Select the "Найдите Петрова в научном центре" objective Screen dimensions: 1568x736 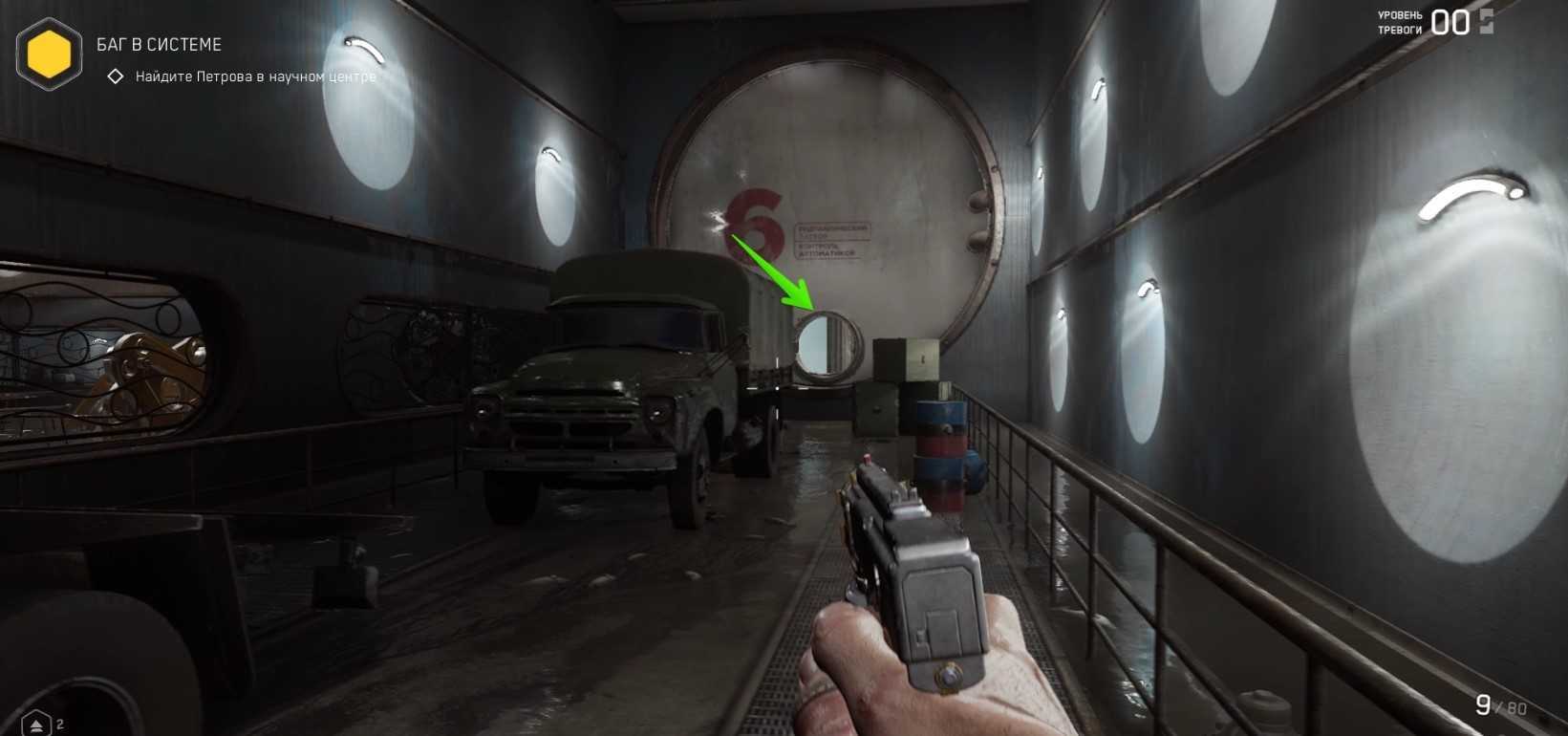point(255,76)
